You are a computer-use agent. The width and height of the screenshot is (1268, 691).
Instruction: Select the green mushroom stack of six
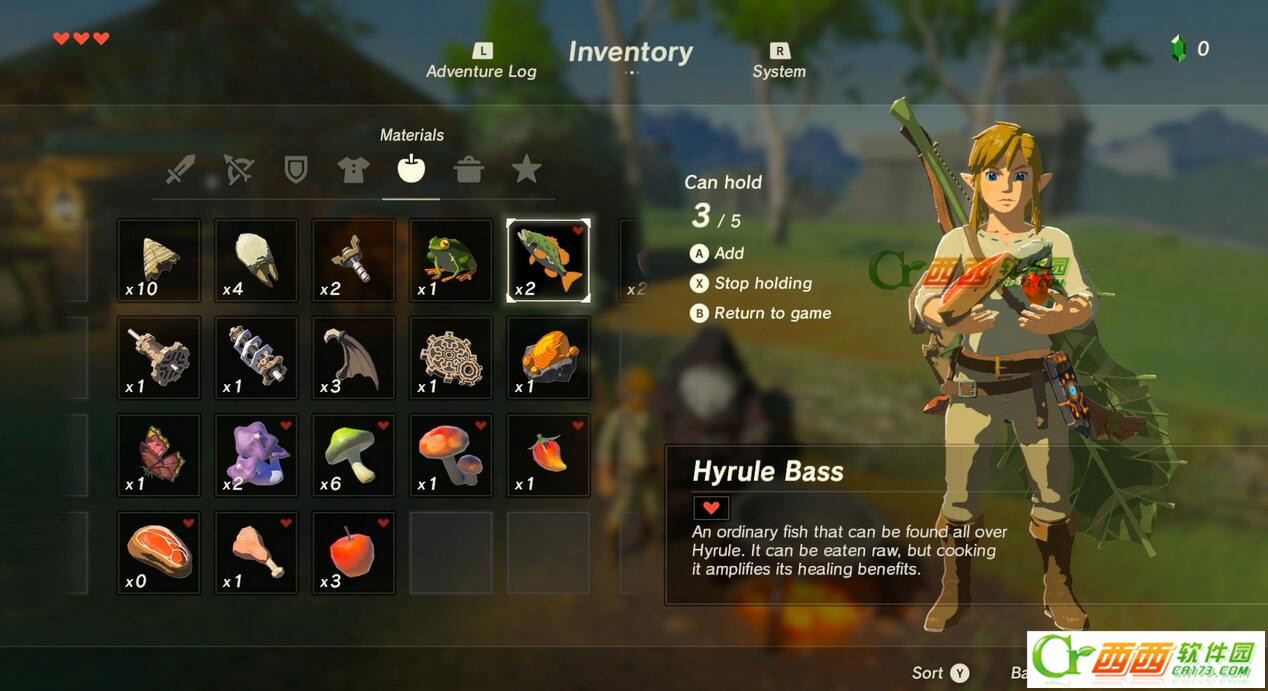[354, 455]
